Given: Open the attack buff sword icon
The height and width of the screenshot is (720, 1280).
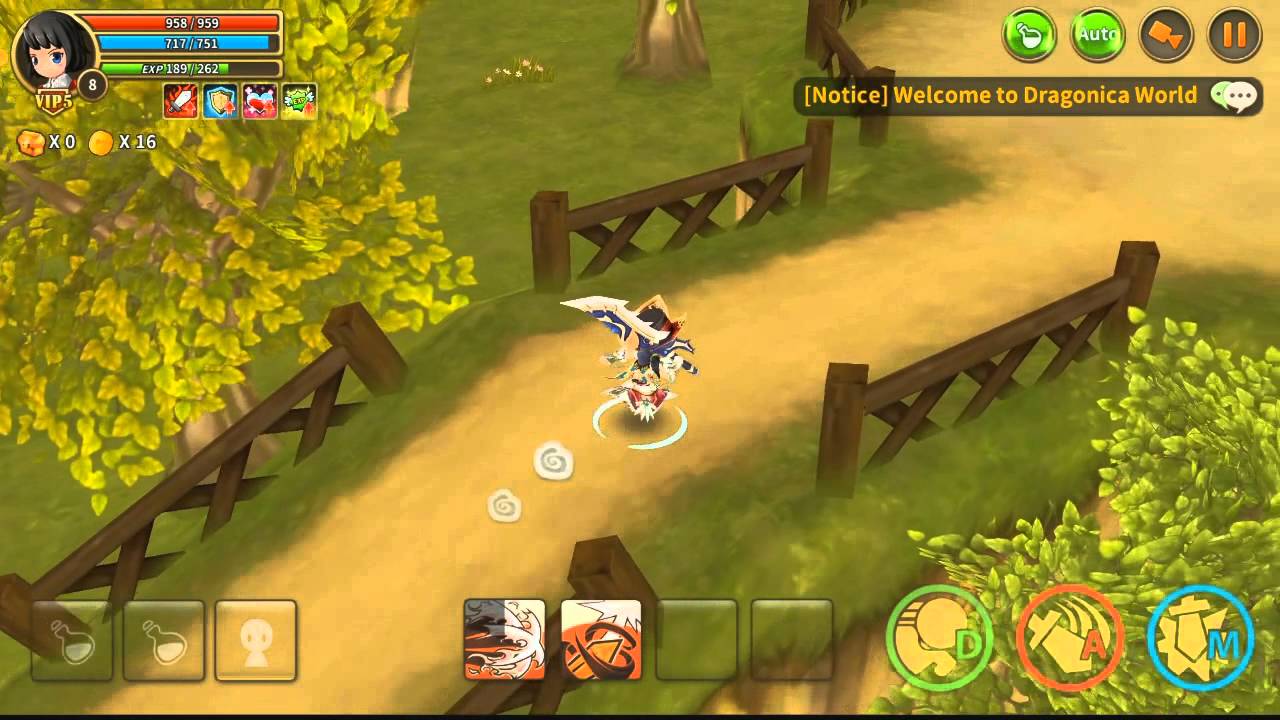Looking at the screenshot, I should (x=180, y=100).
